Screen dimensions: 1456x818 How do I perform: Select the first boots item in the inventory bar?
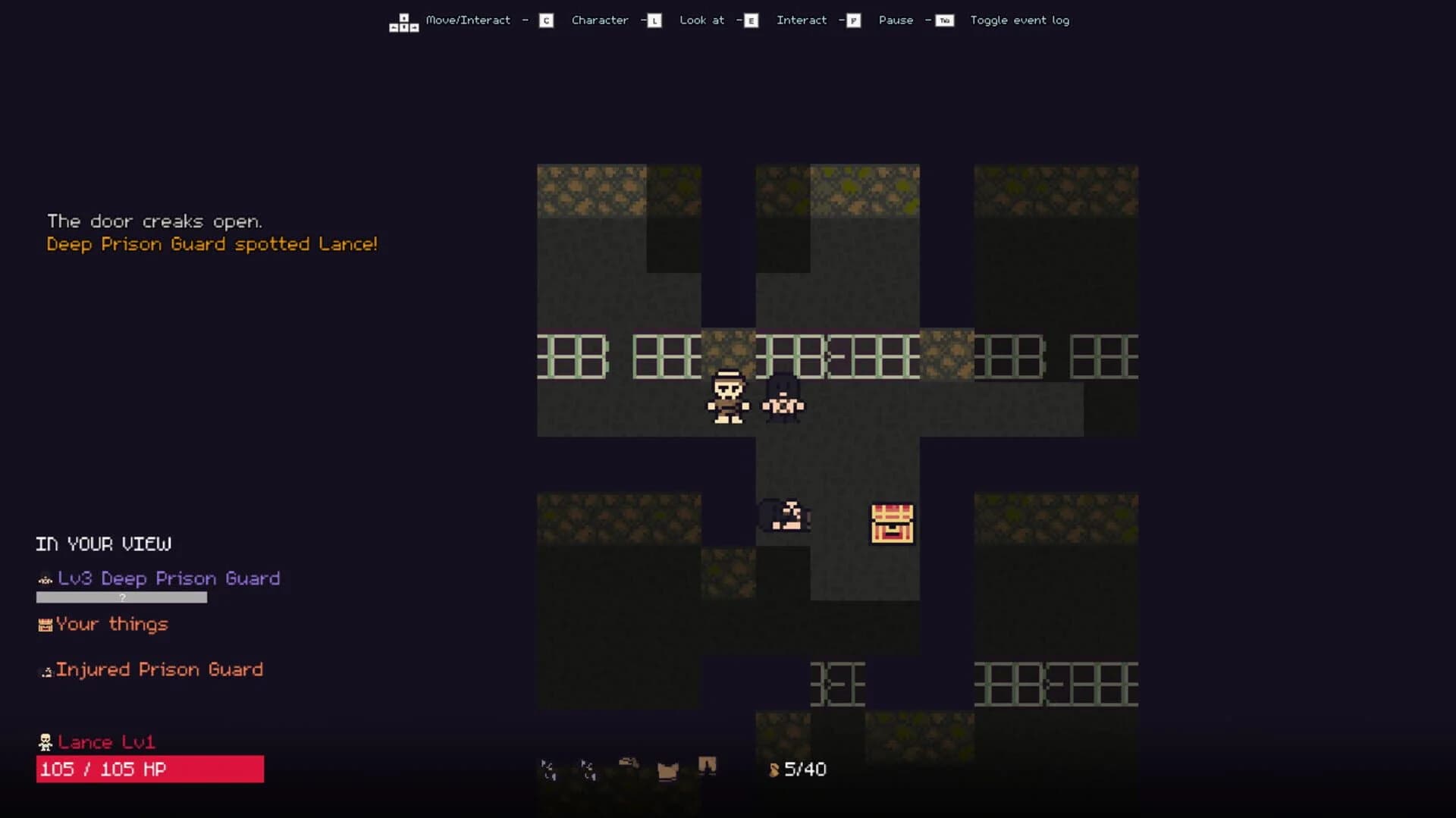[x=548, y=768]
